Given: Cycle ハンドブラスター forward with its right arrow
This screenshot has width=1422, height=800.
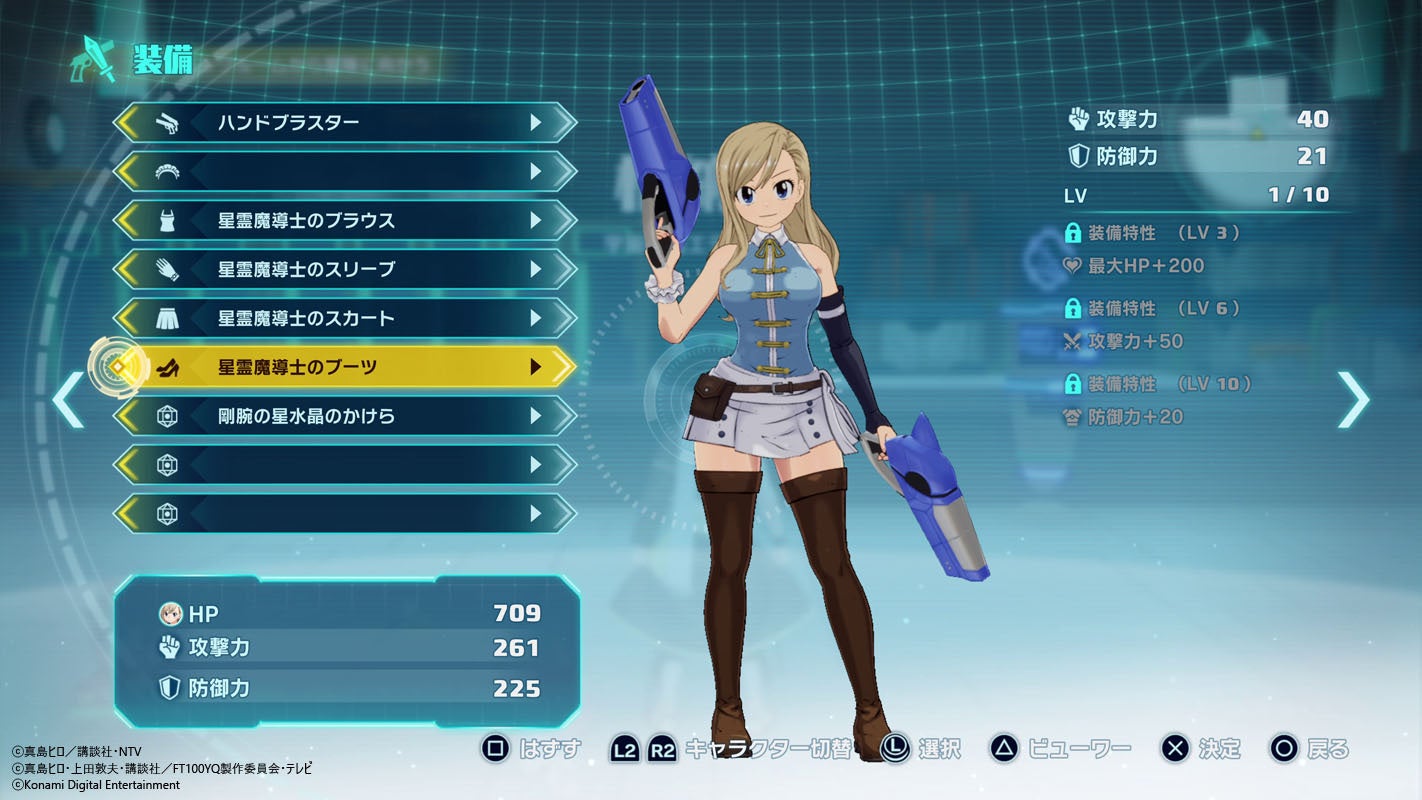Looking at the screenshot, I should click(537, 123).
